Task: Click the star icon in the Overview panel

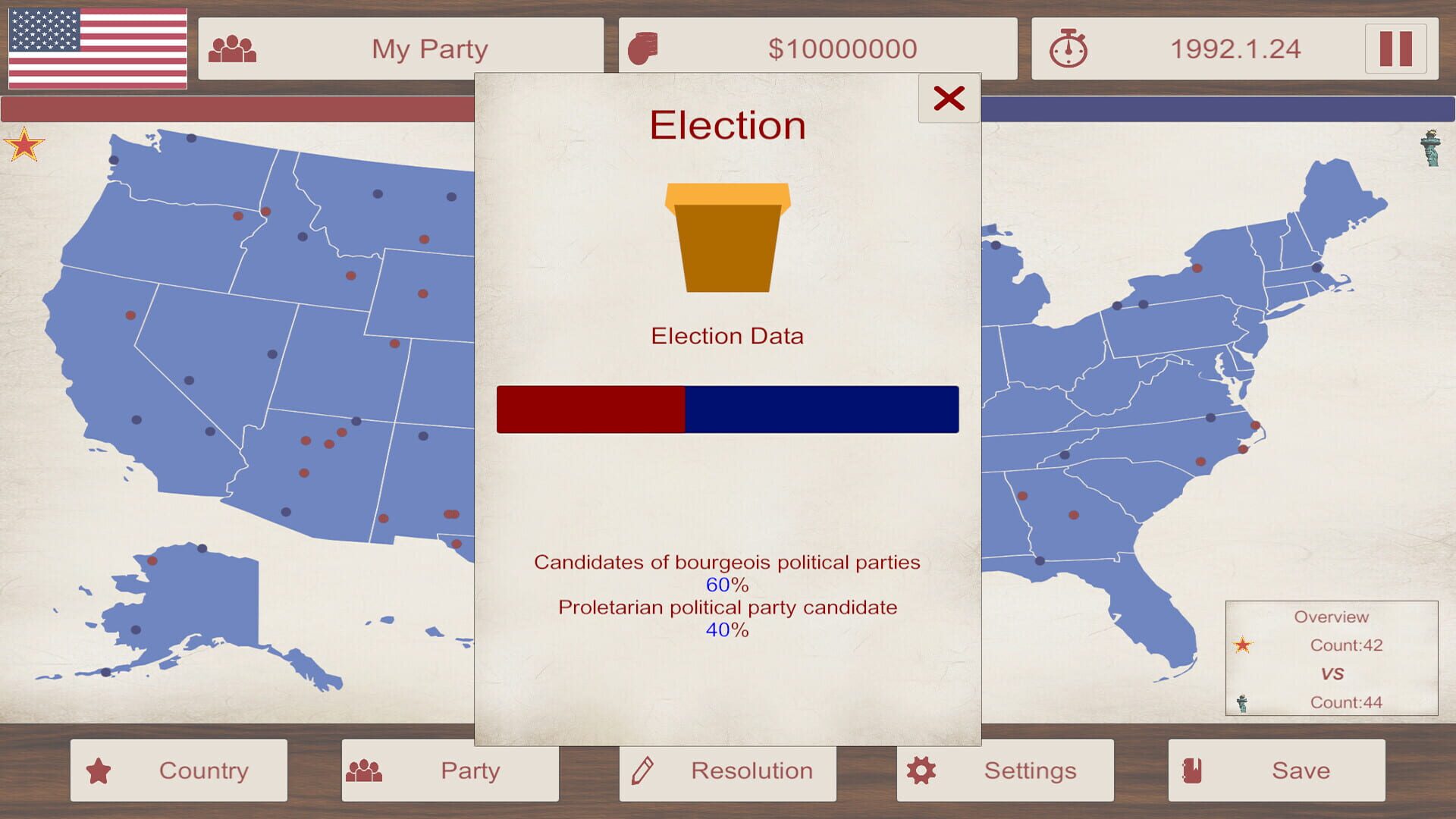Action: pos(1244,646)
